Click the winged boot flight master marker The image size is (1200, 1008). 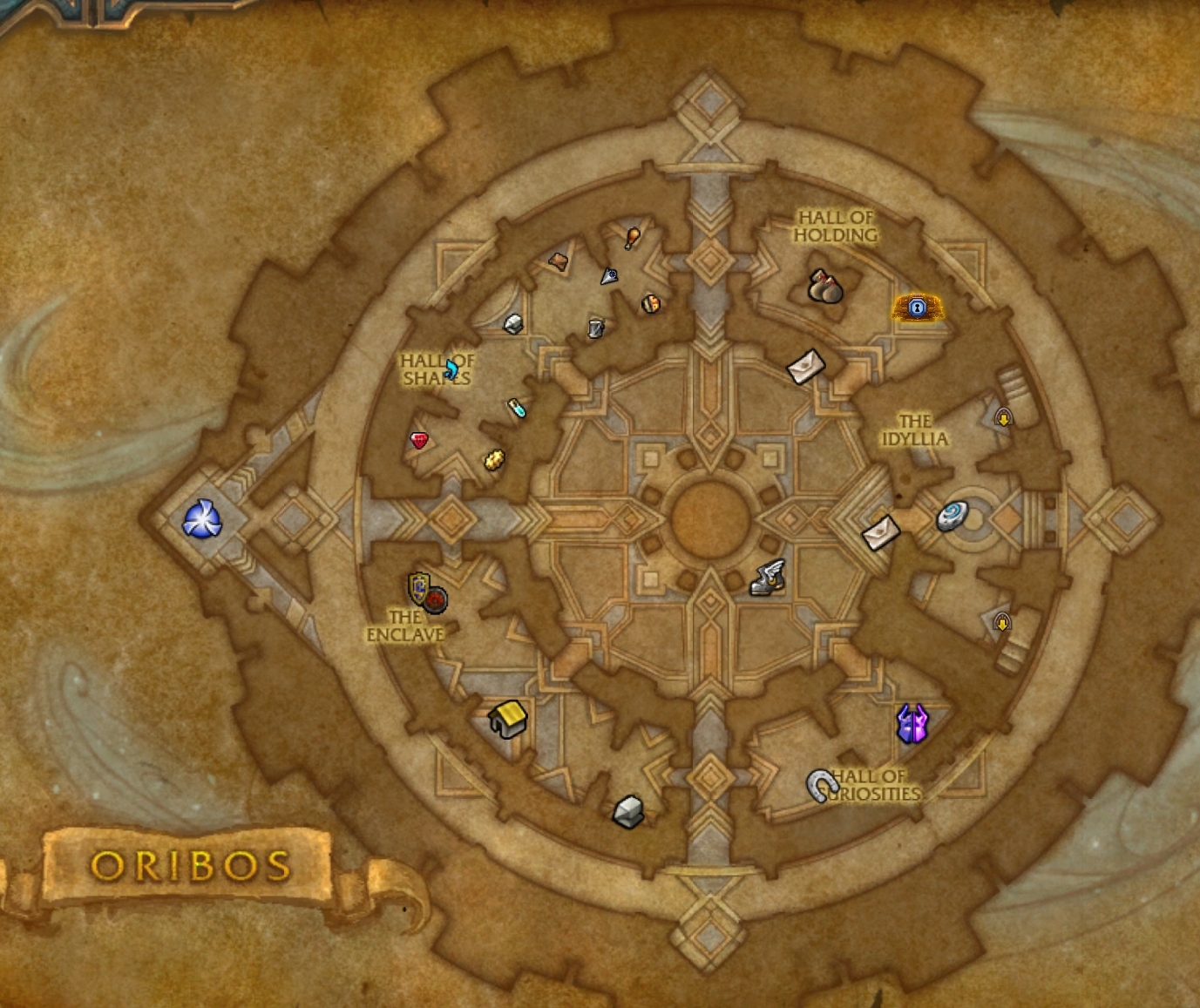click(x=768, y=578)
